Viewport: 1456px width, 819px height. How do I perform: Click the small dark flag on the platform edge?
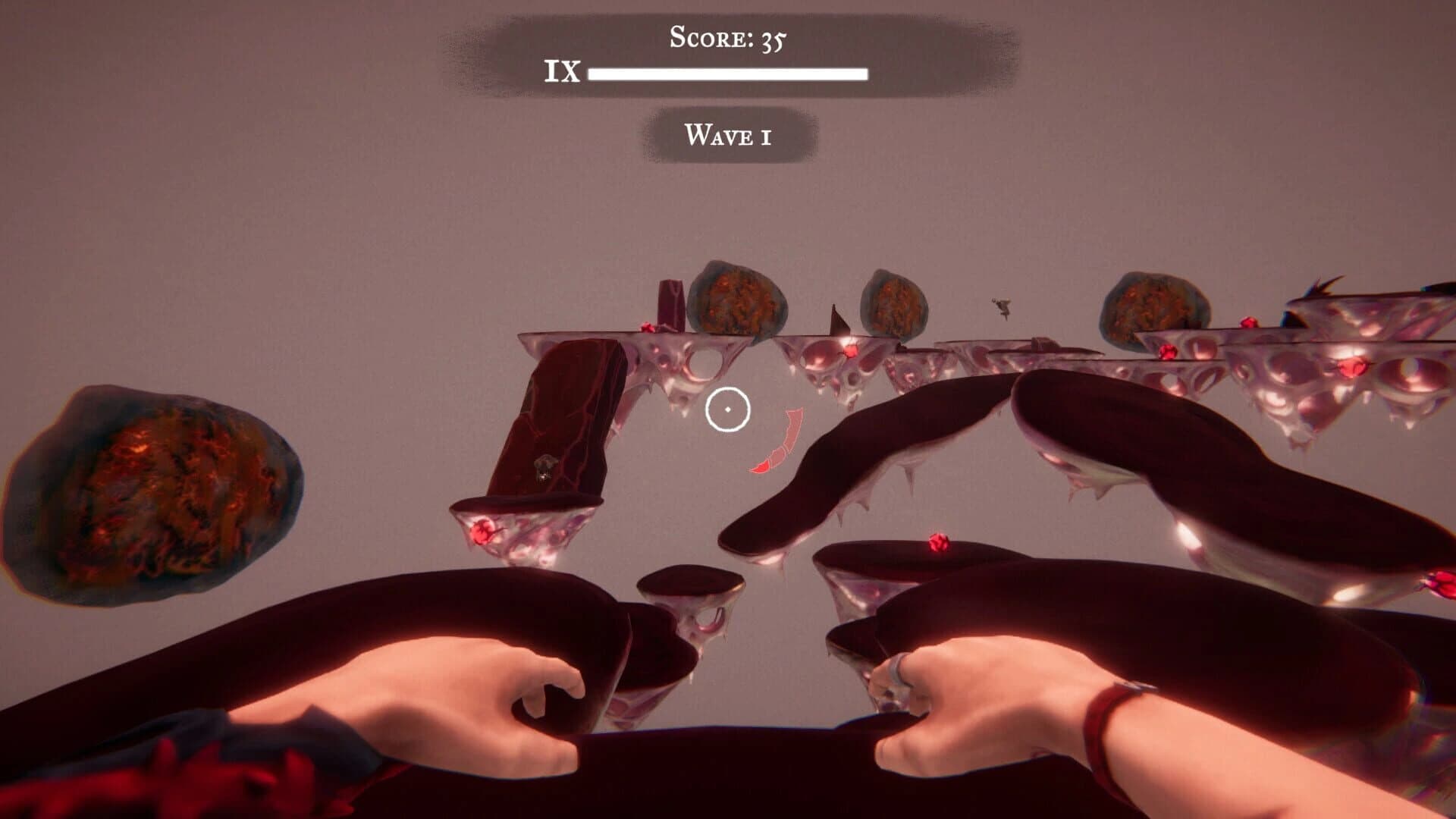click(837, 318)
